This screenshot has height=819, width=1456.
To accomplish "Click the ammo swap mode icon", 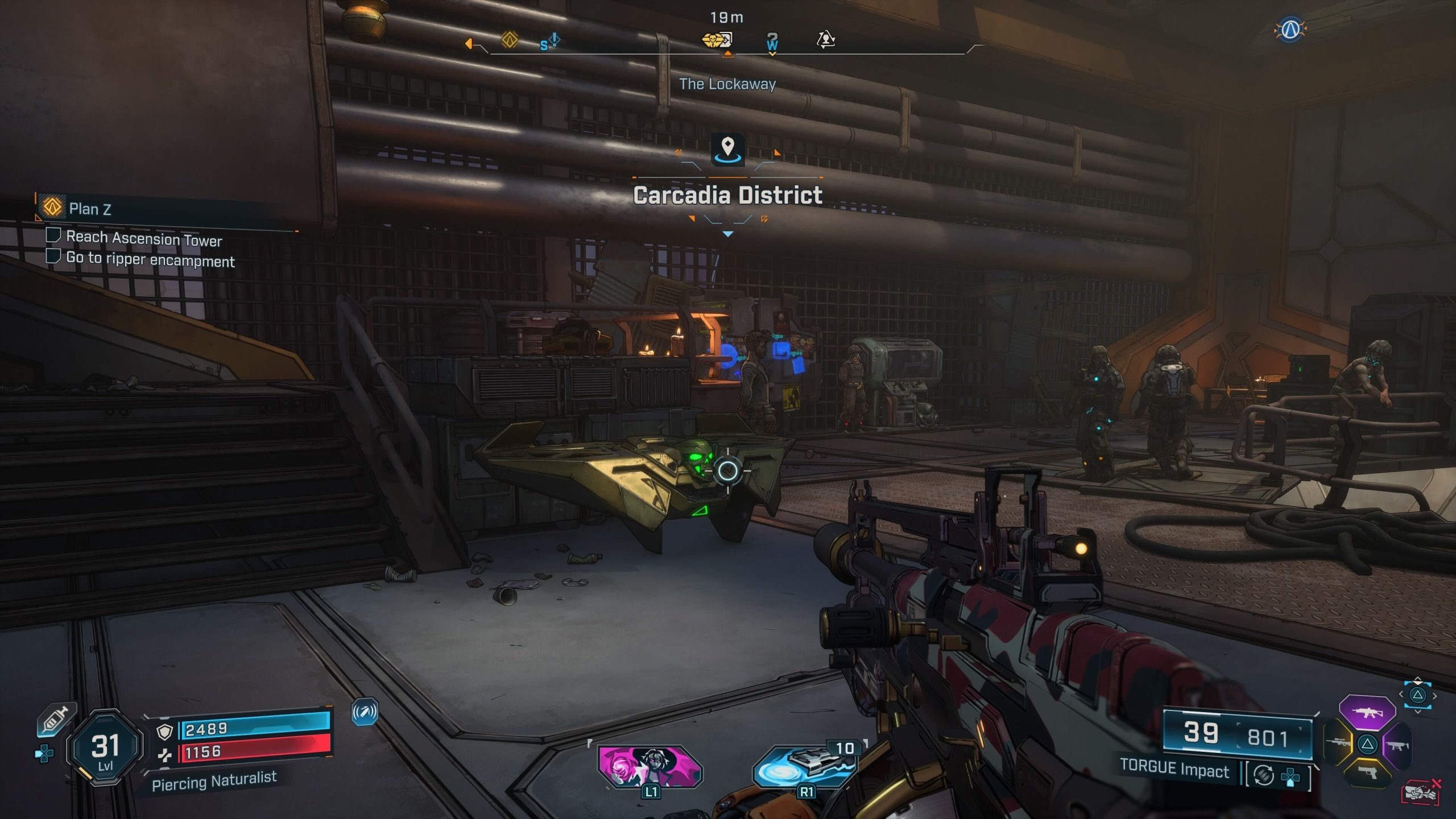I will 1264,775.
